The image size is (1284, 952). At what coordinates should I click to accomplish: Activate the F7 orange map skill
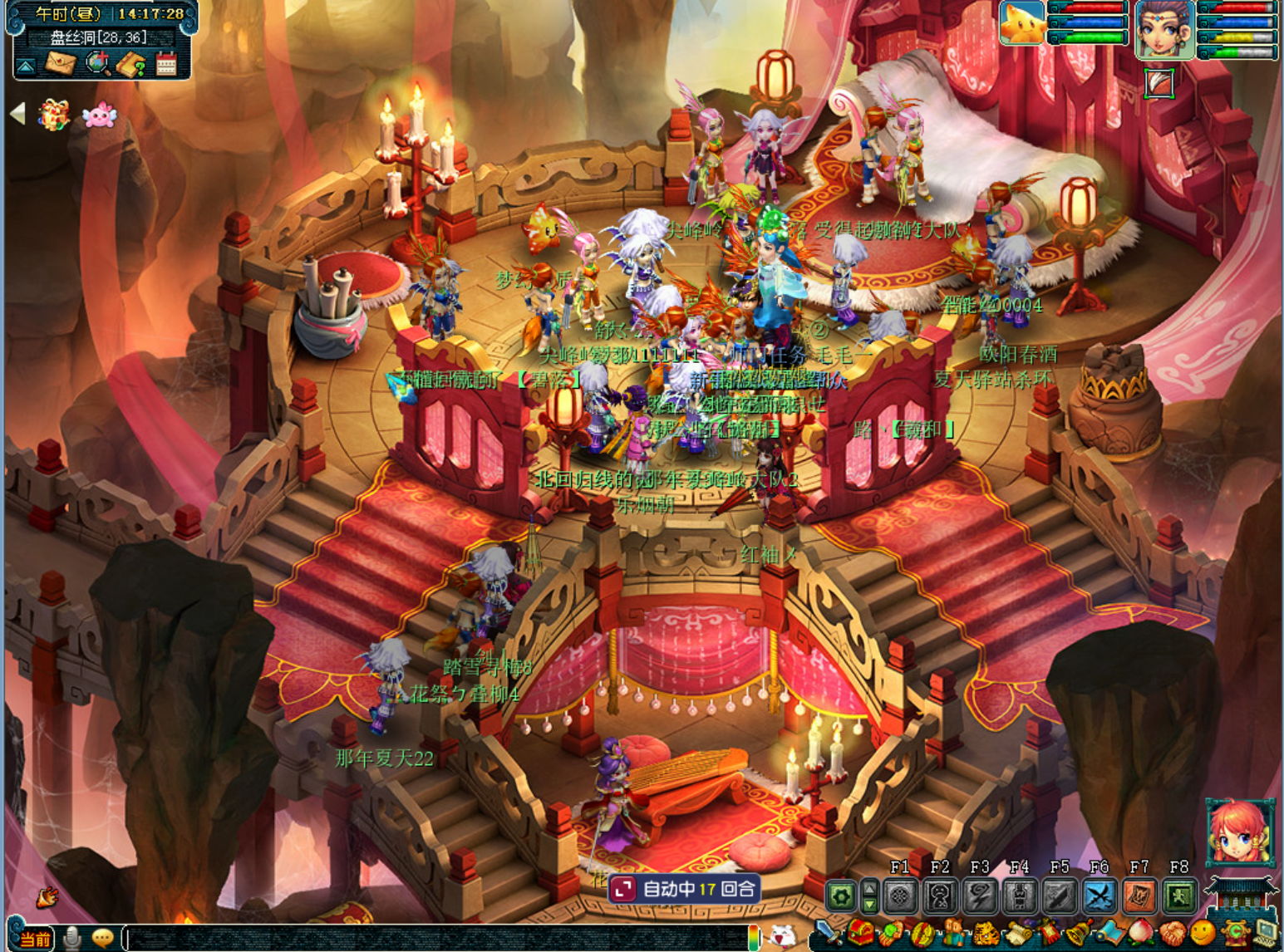[1139, 896]
